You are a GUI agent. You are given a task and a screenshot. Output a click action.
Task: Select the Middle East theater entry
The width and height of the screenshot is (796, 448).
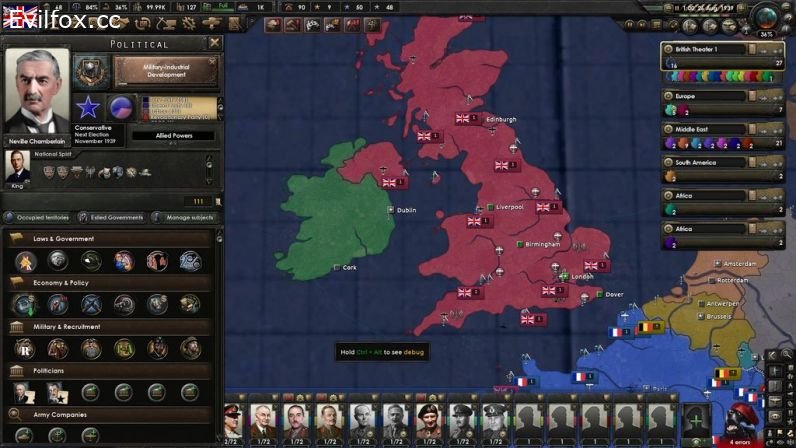point(704,129)
